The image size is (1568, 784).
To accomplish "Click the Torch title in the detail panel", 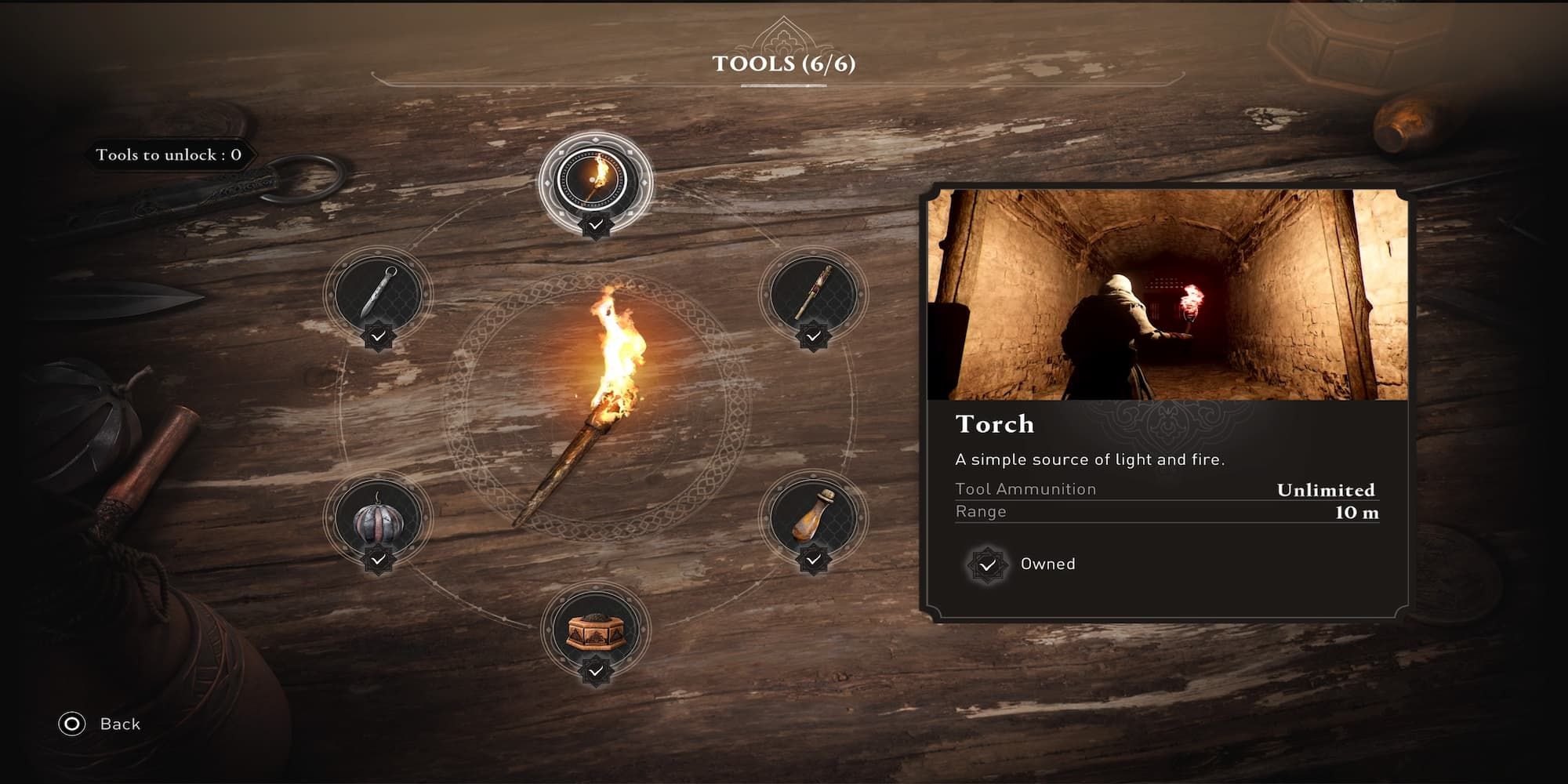I will point(995,424).
